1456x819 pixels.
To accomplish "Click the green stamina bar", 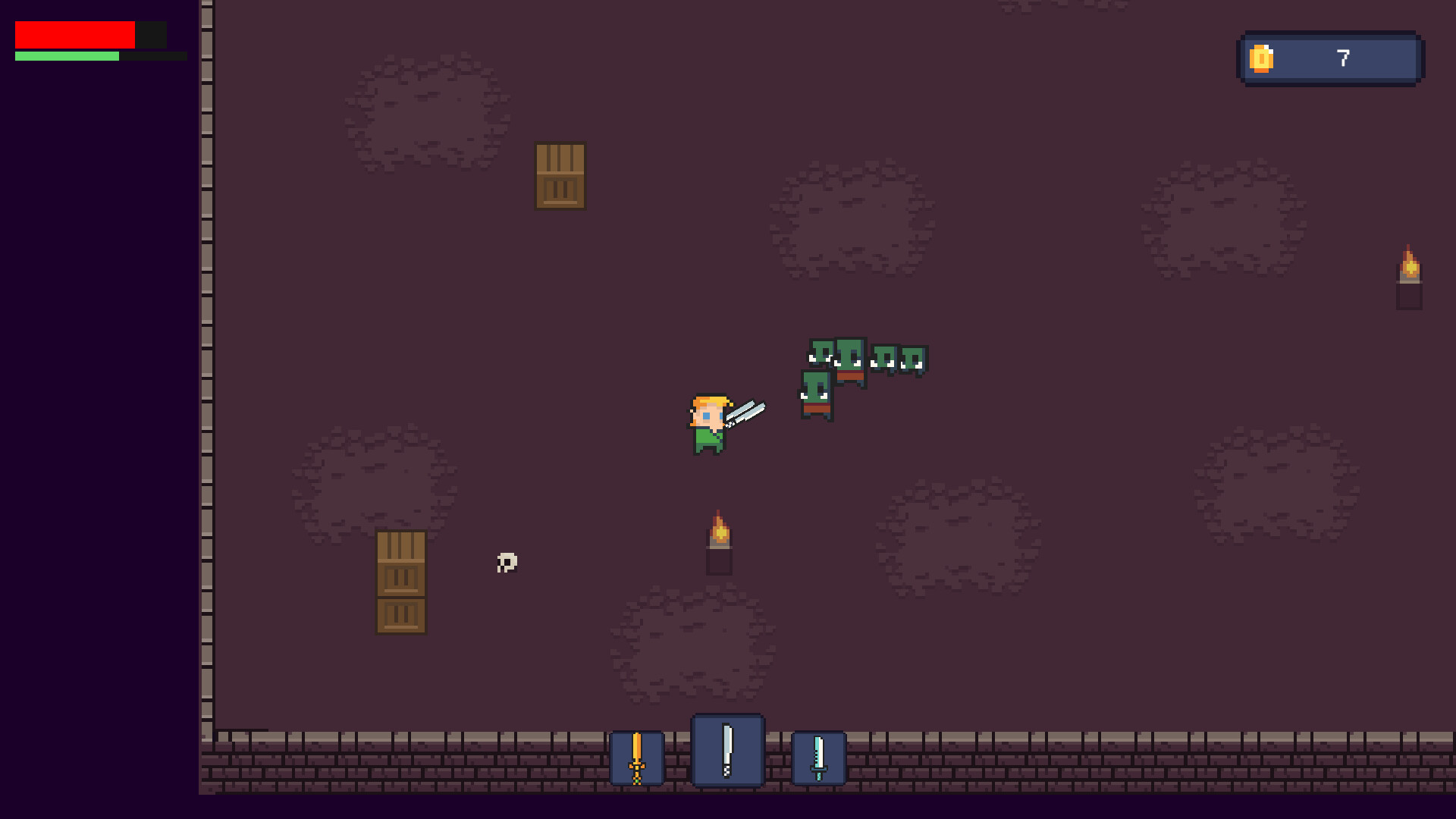I will [68, 56].
